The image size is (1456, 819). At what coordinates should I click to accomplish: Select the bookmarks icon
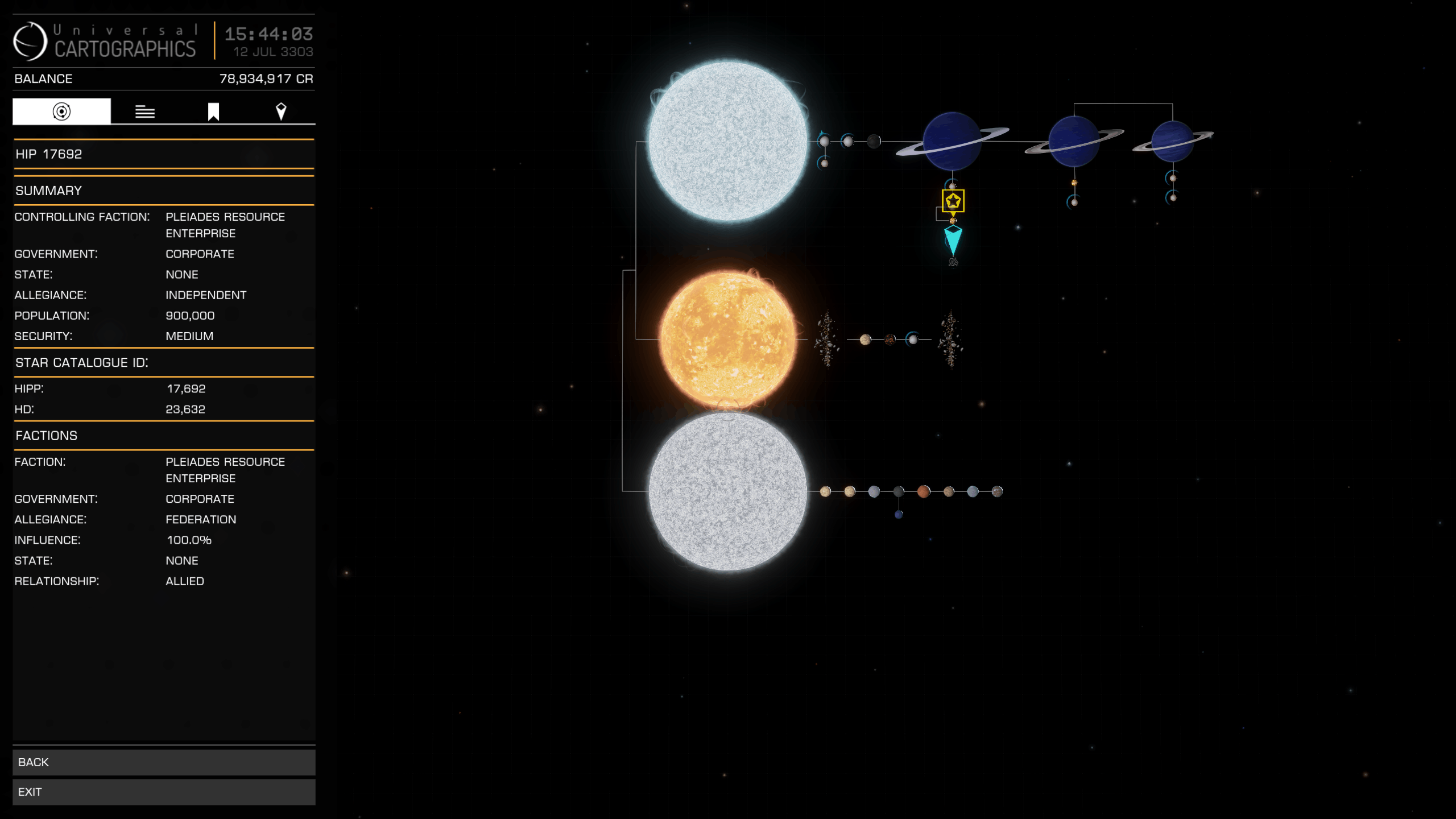pos(213,111)
